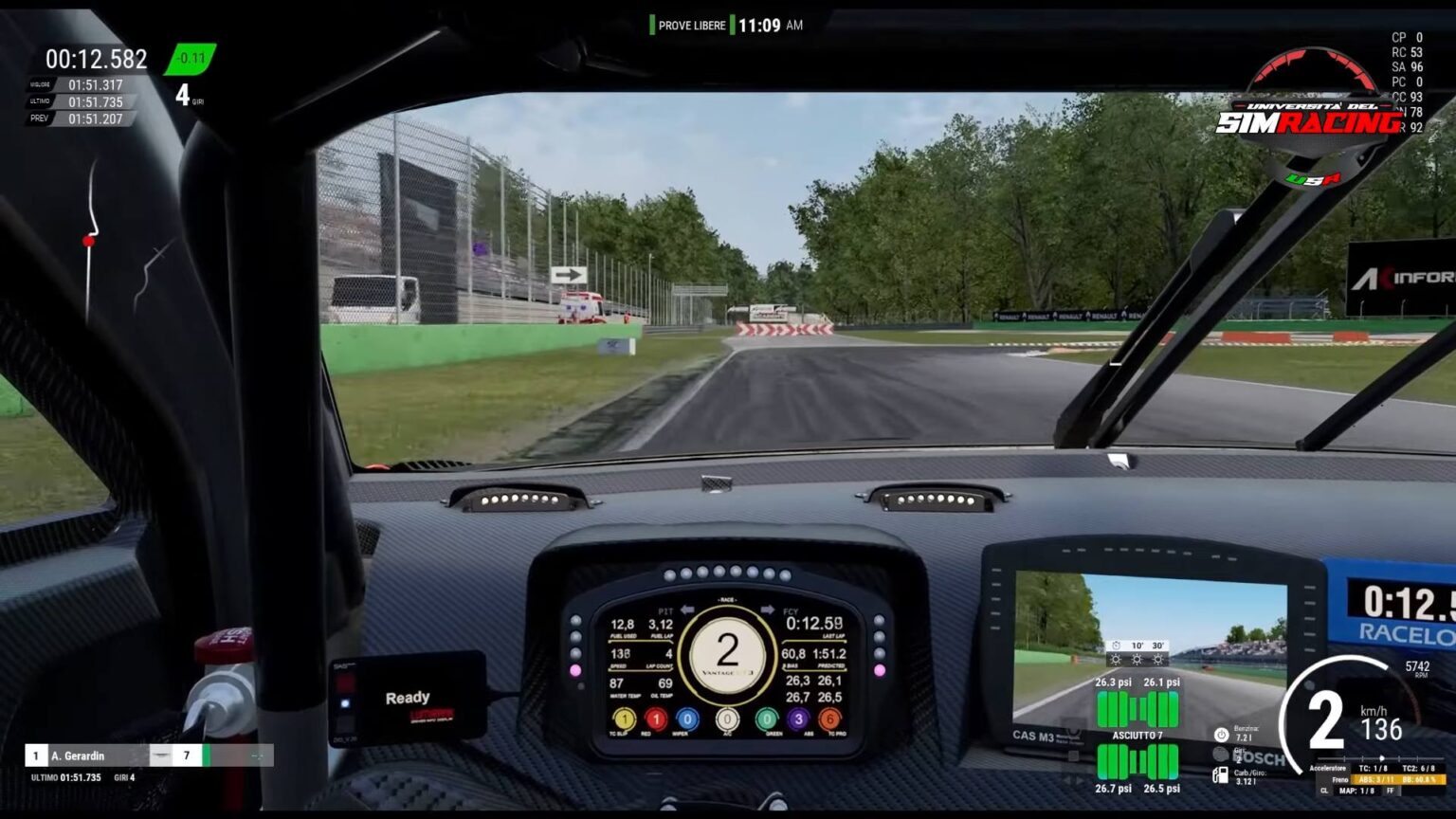Toggle the FF indicator in the assists bar

(1391, 791)
